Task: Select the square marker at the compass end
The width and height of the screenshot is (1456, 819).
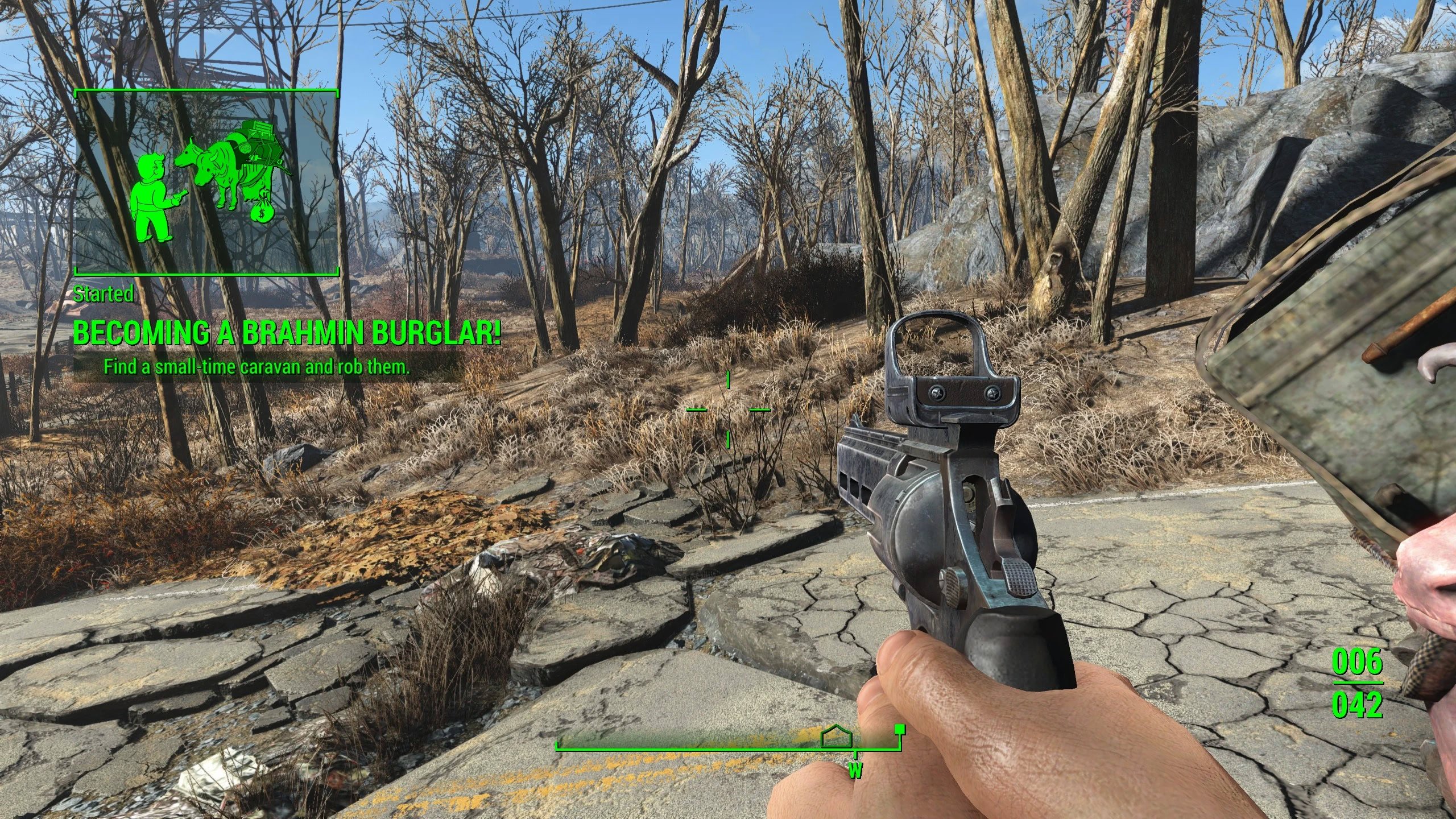Action: (900, 728)
